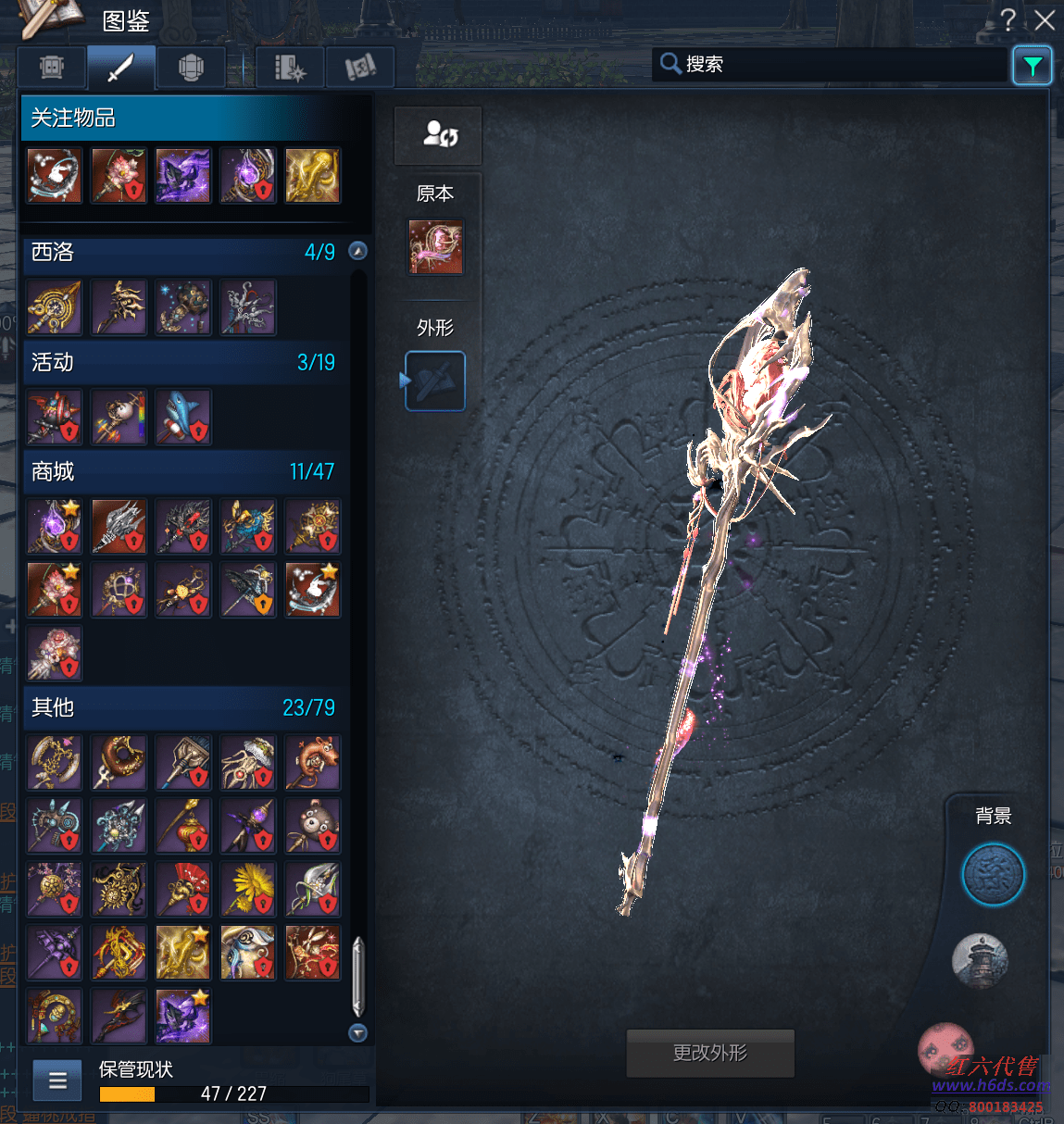Viewport: 1064px width, 1124px height.
Task: Click the character swap preview button
Action: [x=438, y=135]
